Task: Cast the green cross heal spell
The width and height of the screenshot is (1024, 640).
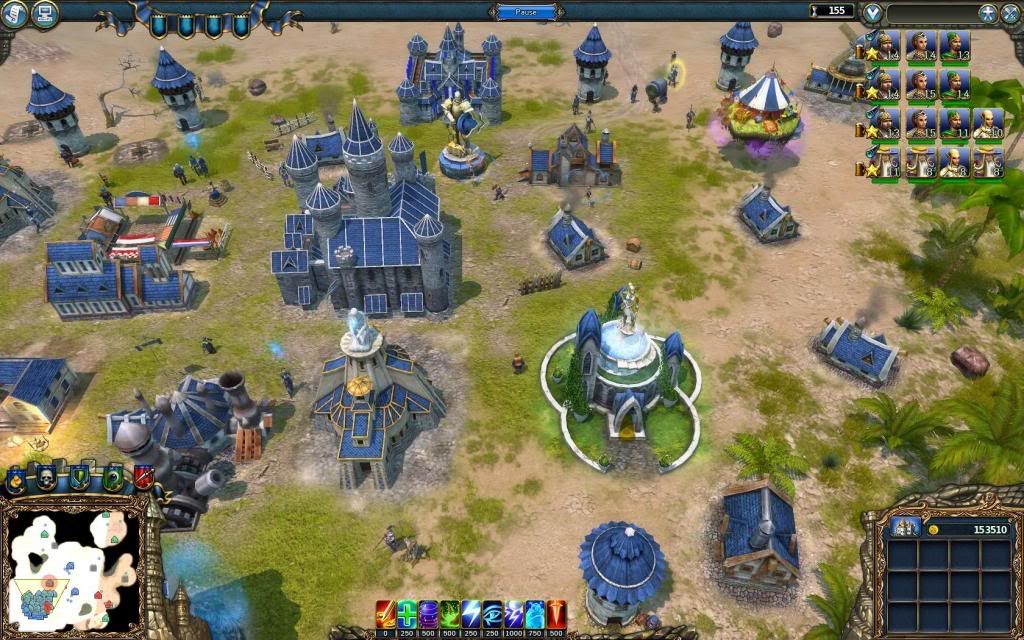Action: pos(407,613)
